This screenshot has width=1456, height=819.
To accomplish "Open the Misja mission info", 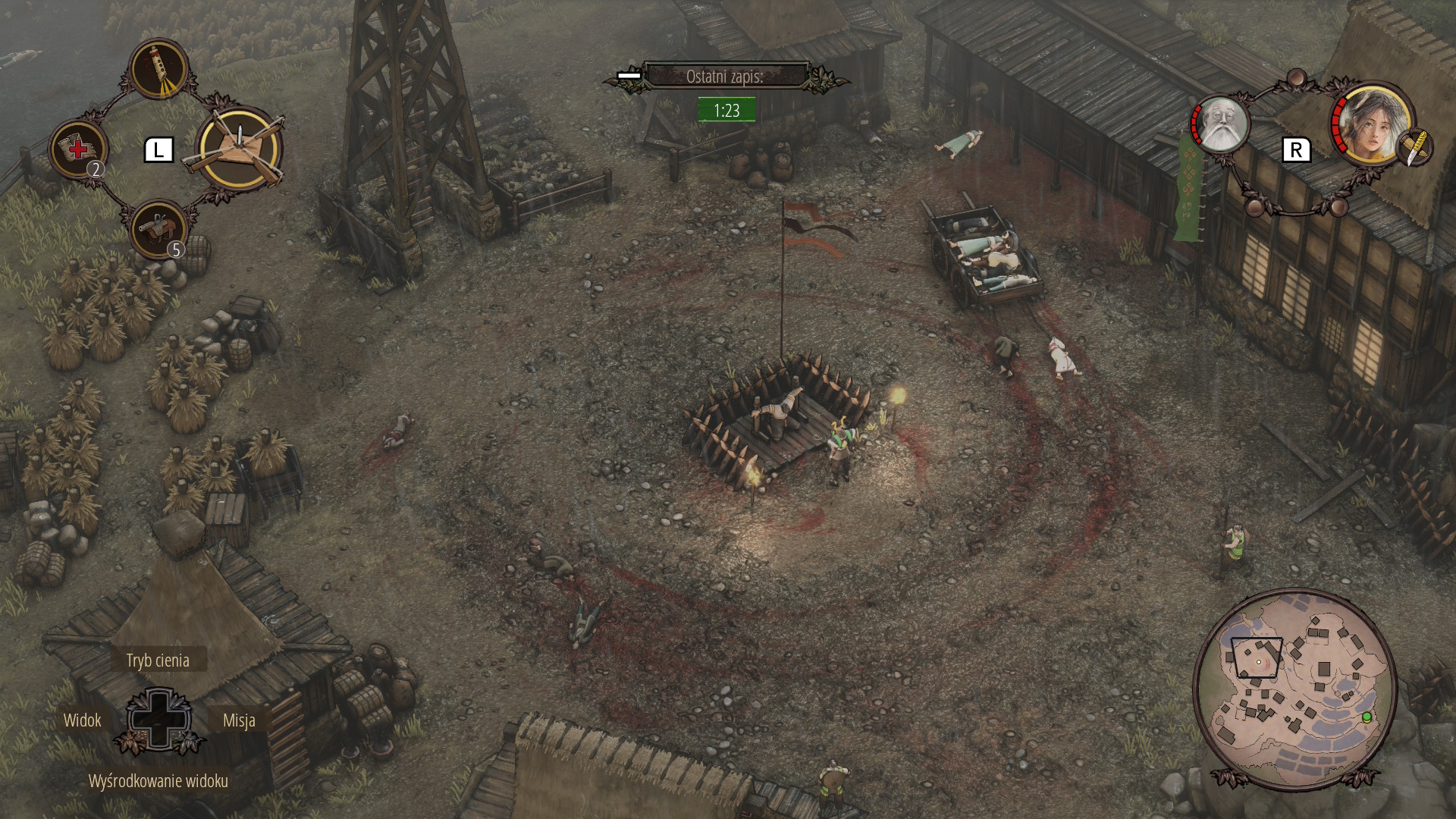I will pos(239,720).
